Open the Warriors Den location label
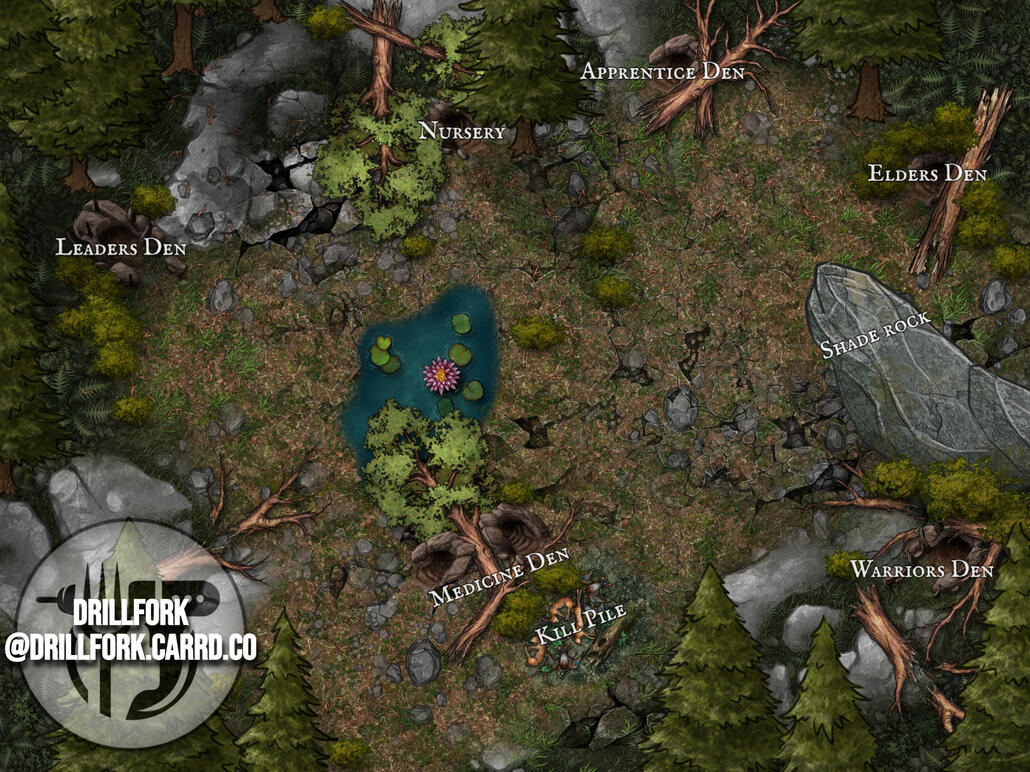This screenshot has width=1030, height=772. [x=921, y=570]
